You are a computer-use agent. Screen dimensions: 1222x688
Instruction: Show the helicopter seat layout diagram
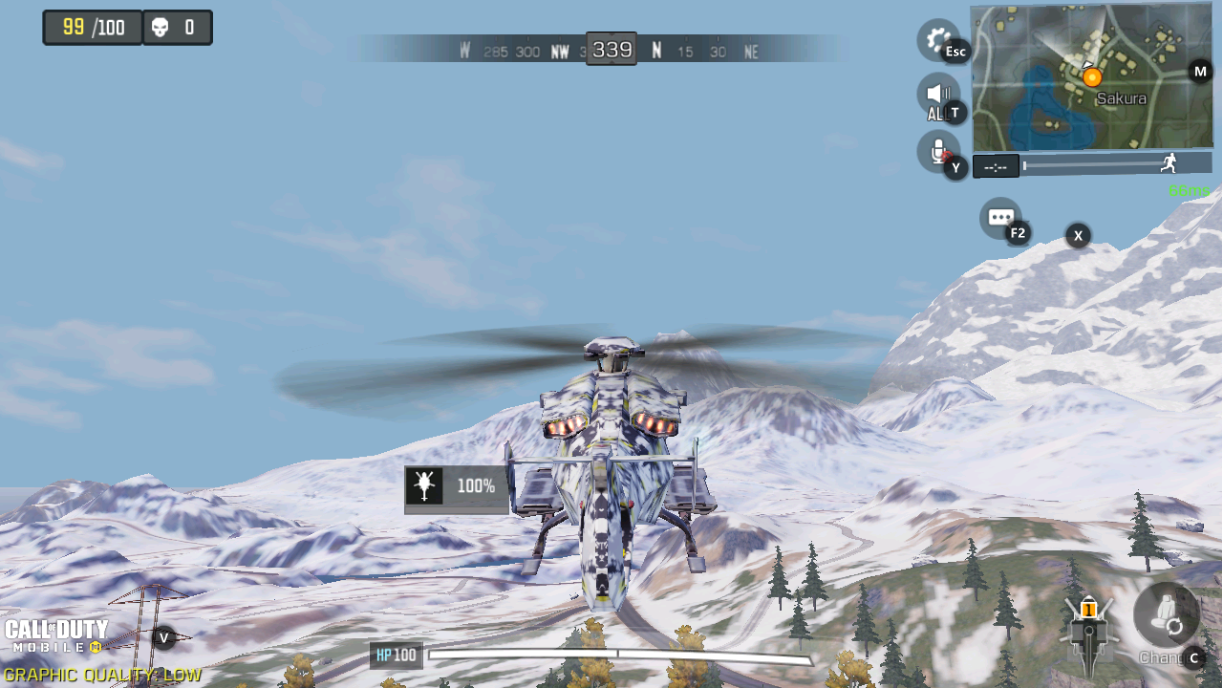coord(1088,628)
